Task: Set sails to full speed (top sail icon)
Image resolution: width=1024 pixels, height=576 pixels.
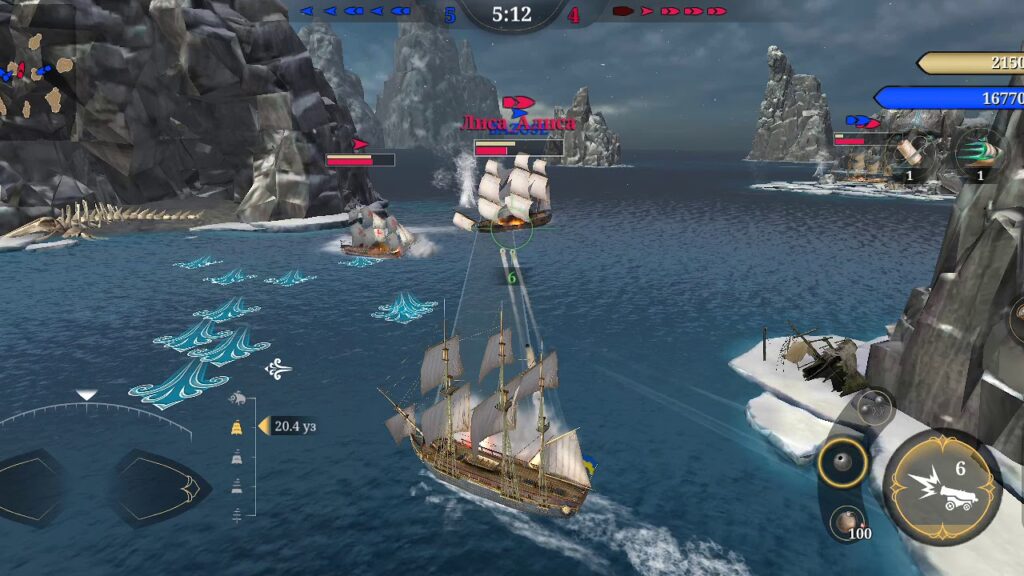Action: 237,427
